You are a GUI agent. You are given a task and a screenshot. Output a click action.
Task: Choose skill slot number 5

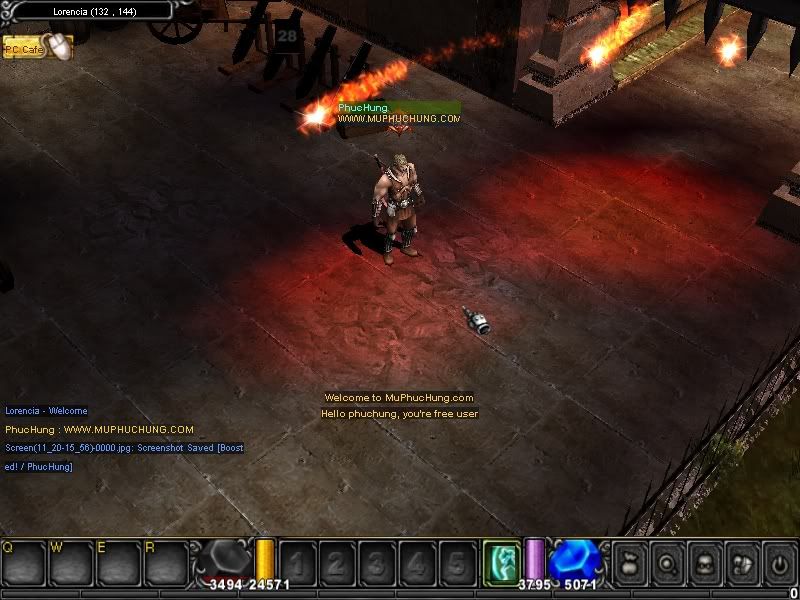457,563
